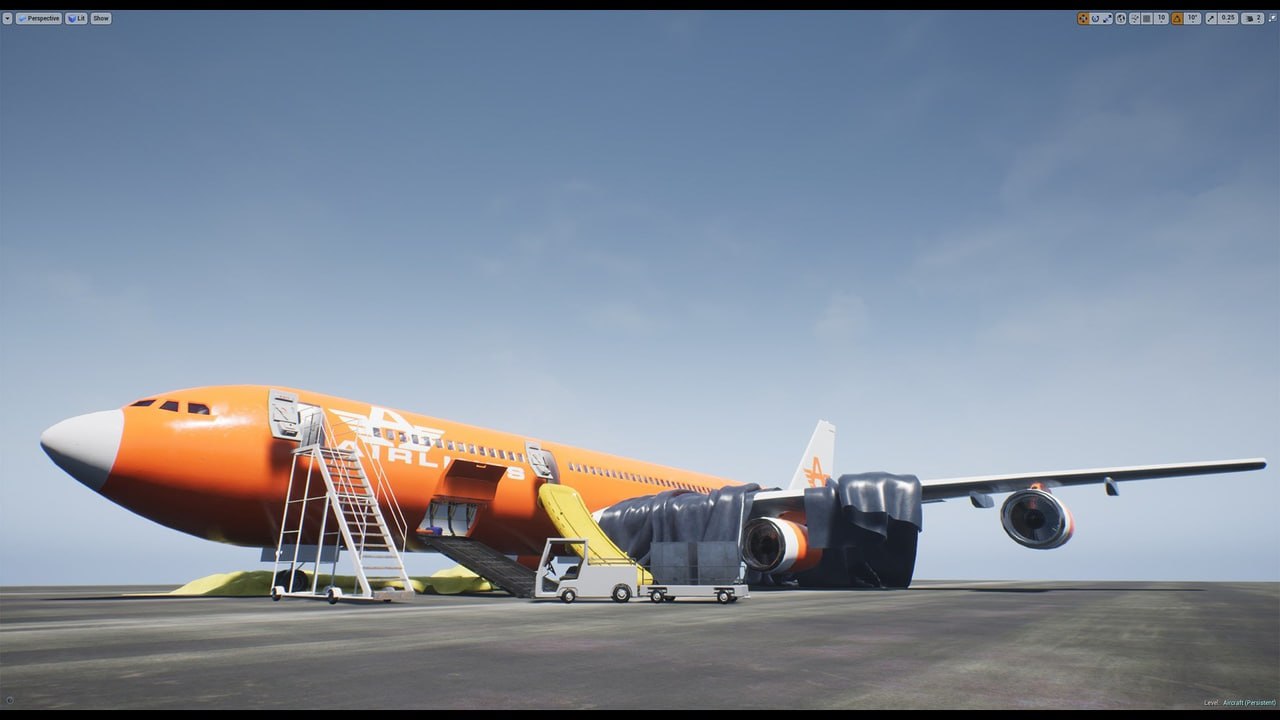Viewport: 1280px width, 720px height.
Task: Click the Perspective viewport icon
Action: 22,18
